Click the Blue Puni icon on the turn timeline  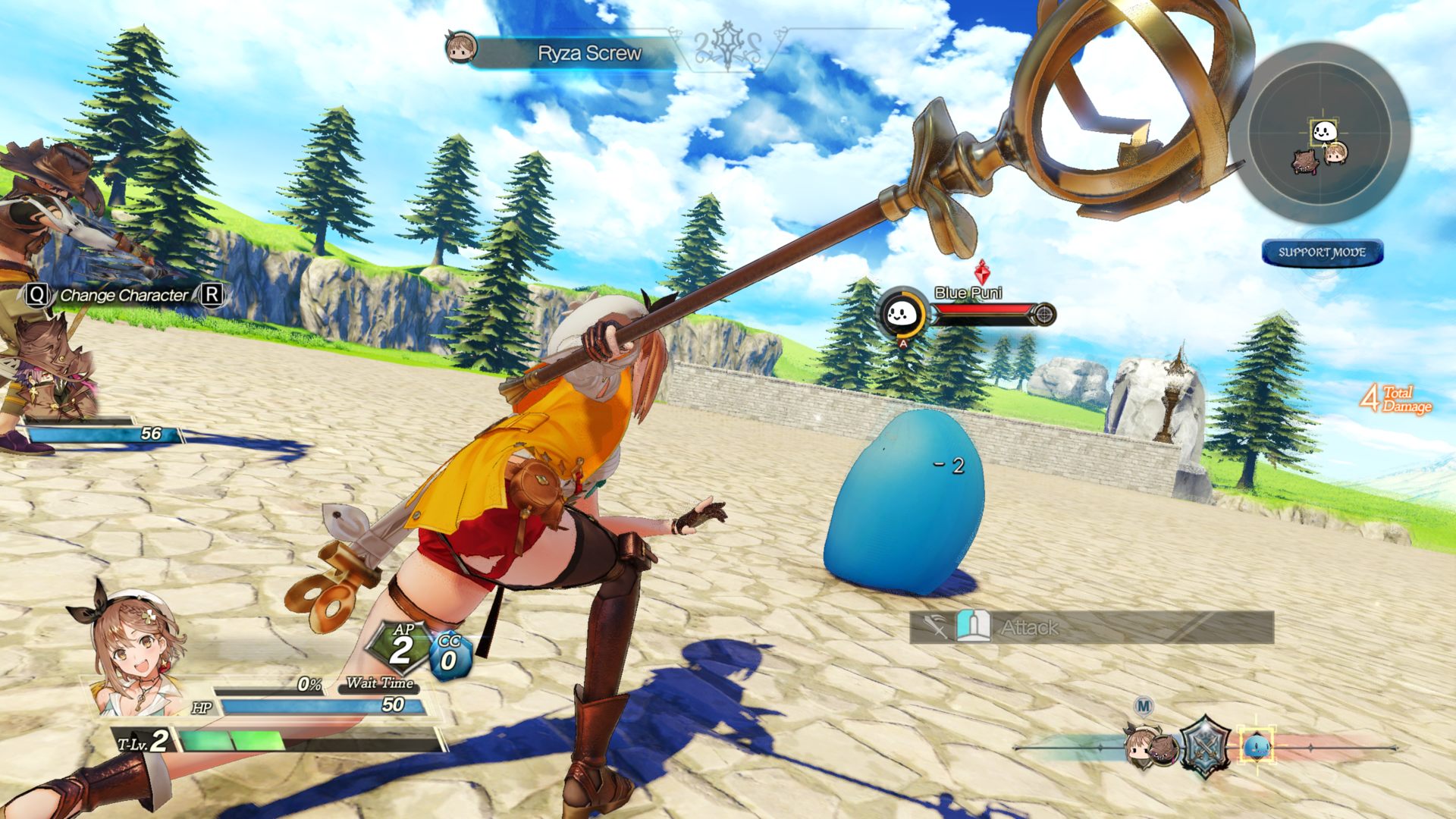pyautogui.click(x=1256, y=746)
